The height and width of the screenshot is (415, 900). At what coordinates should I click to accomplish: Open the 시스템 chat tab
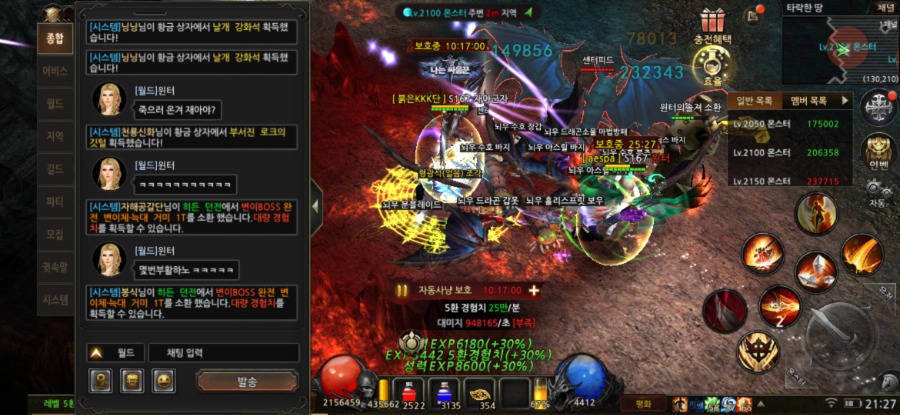coord(54,299)
